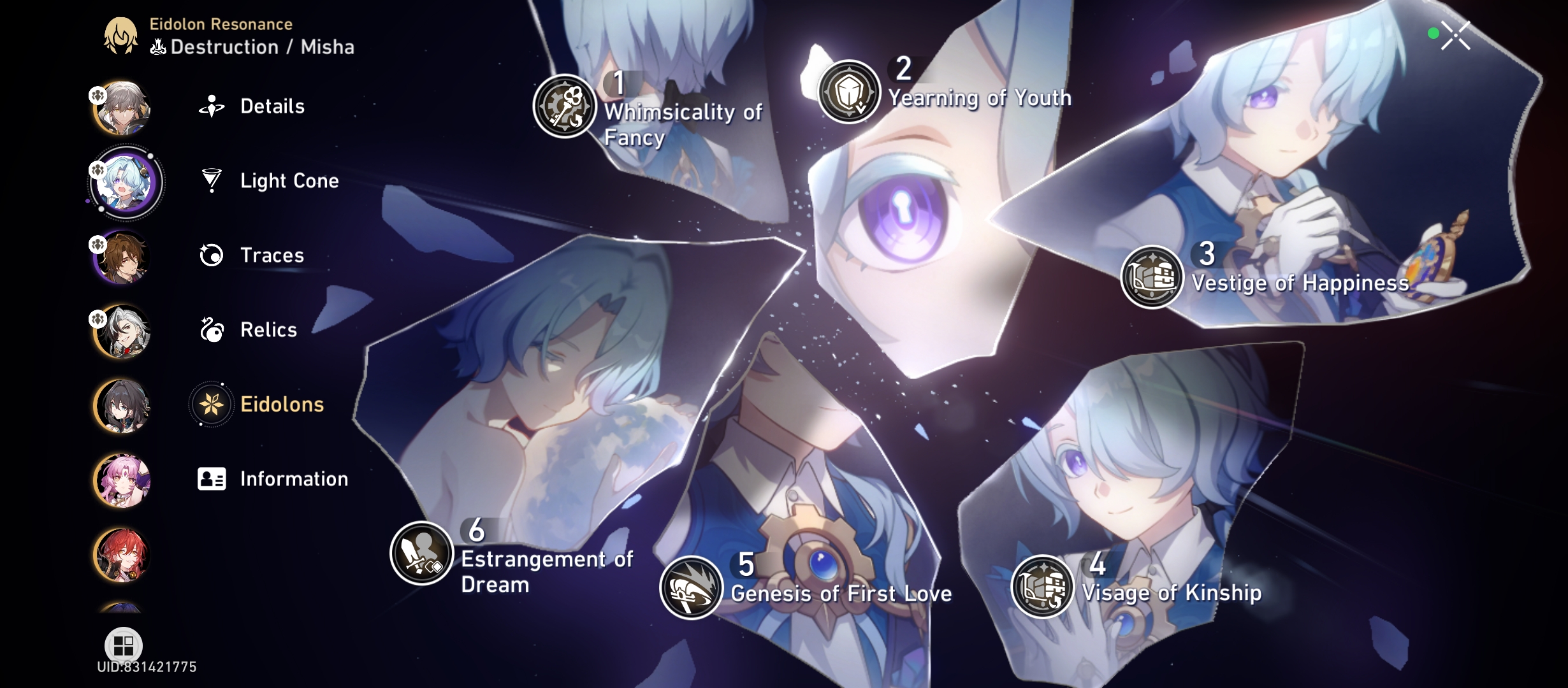This screenshot has height=688, width=1568.
Task: Open the Eidolons panel icon
Action: pyautogui.click(x=210, y=403)
